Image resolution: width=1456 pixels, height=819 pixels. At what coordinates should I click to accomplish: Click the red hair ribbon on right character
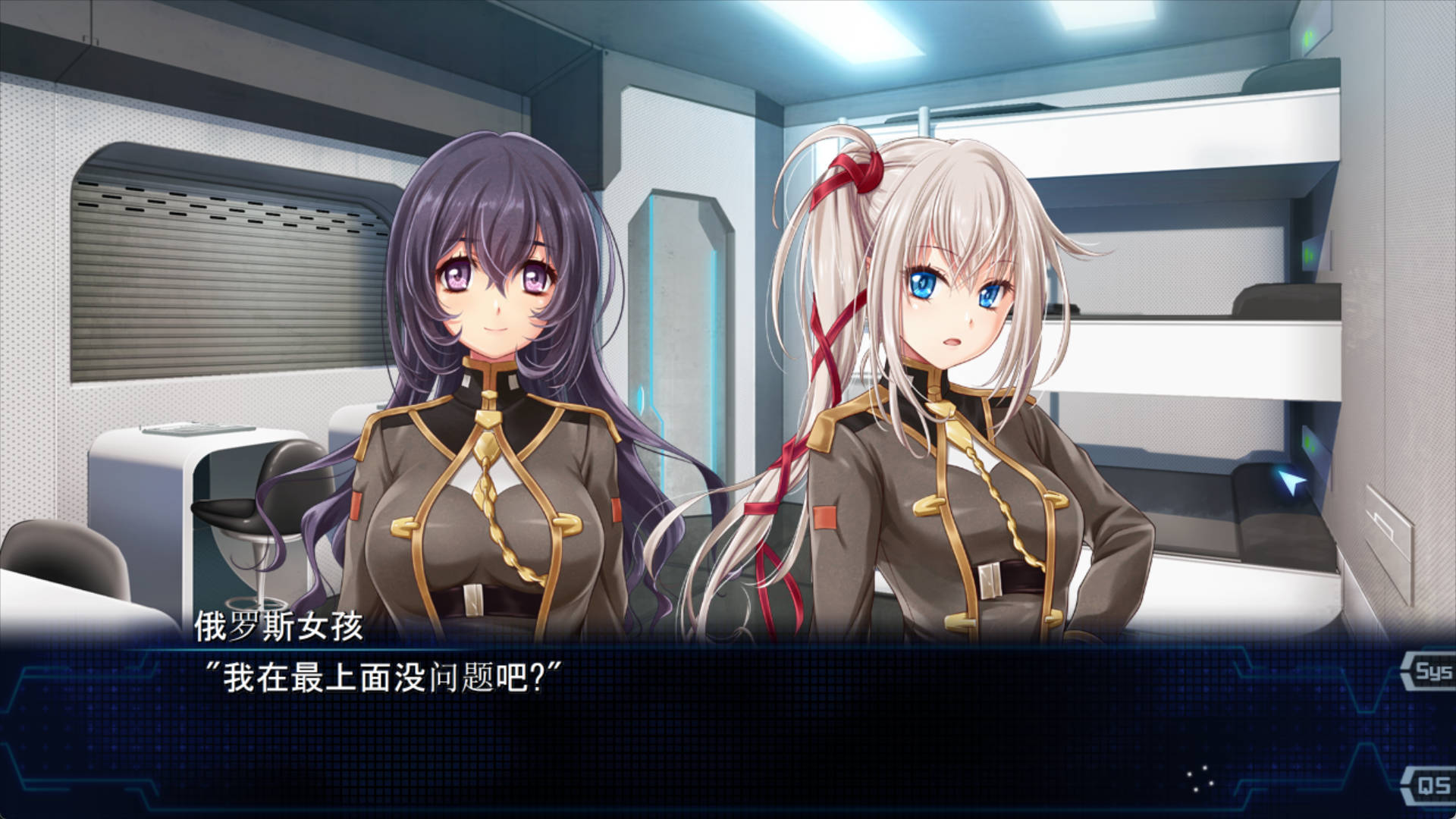click(857, 174)
